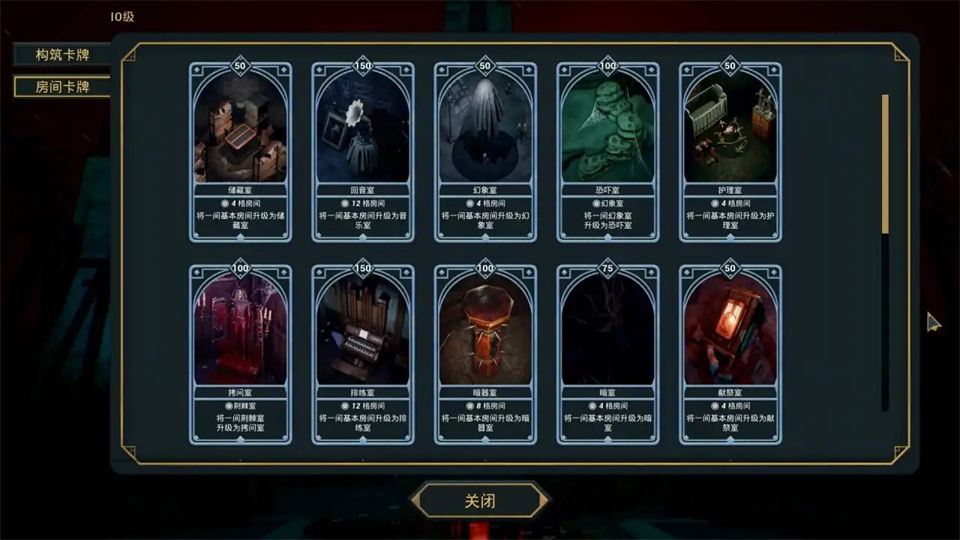Choose the 护理室 nursery card
This screenshot has width=960, height=540.
click(730, 152)
